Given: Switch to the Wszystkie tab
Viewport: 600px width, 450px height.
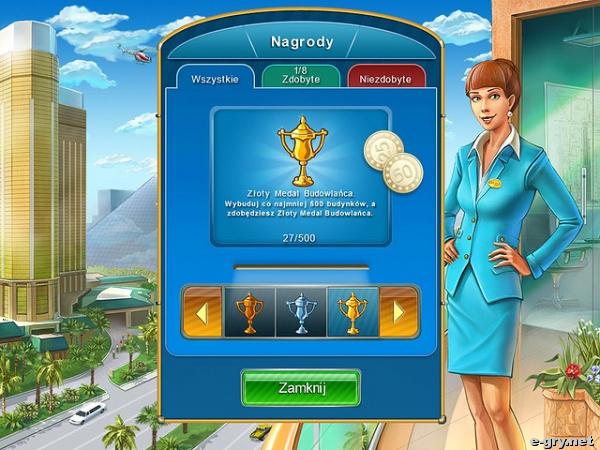Looking at the screenshot, I should 215,79.
